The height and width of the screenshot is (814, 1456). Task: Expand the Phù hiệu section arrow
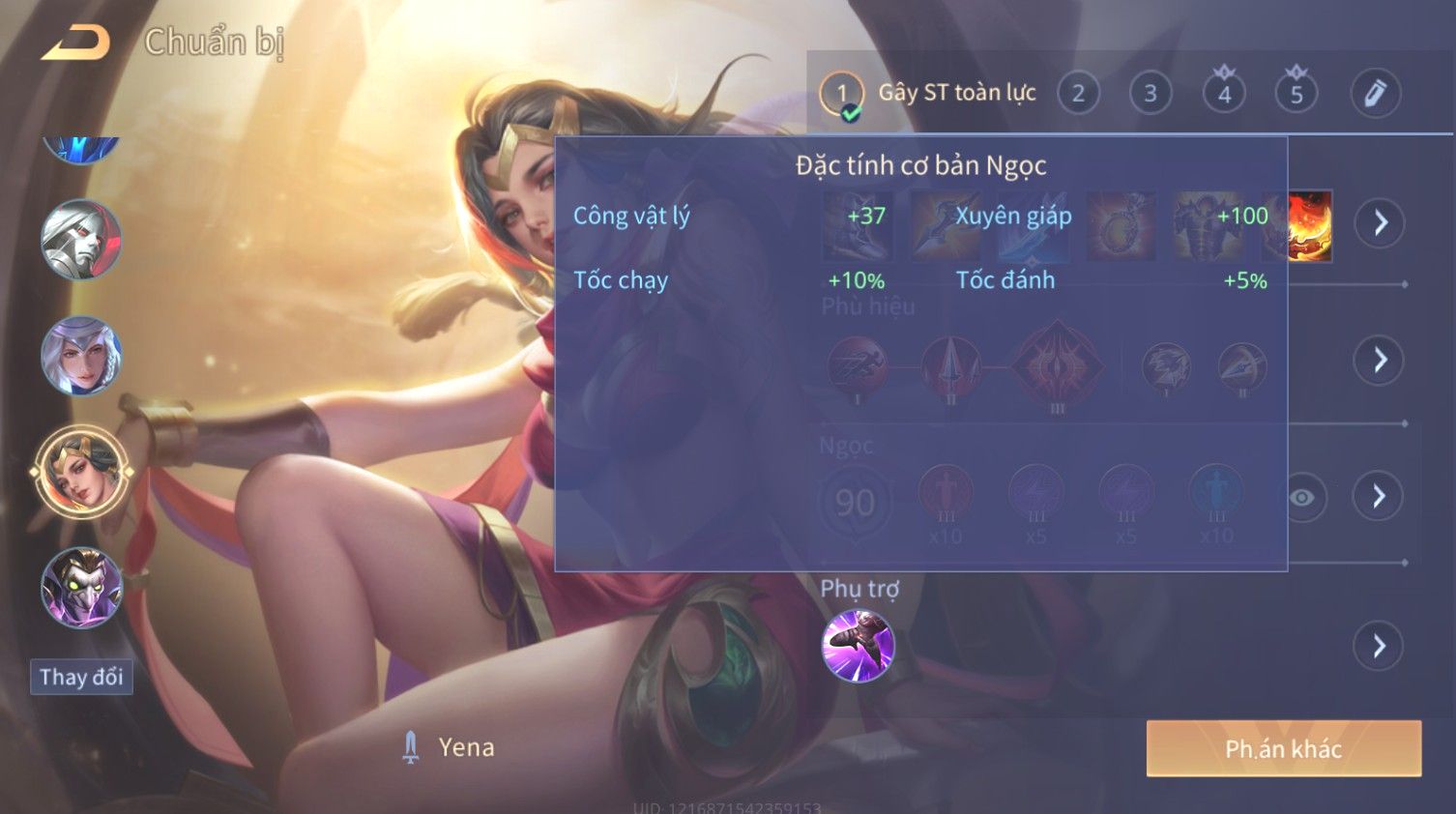1379,360
